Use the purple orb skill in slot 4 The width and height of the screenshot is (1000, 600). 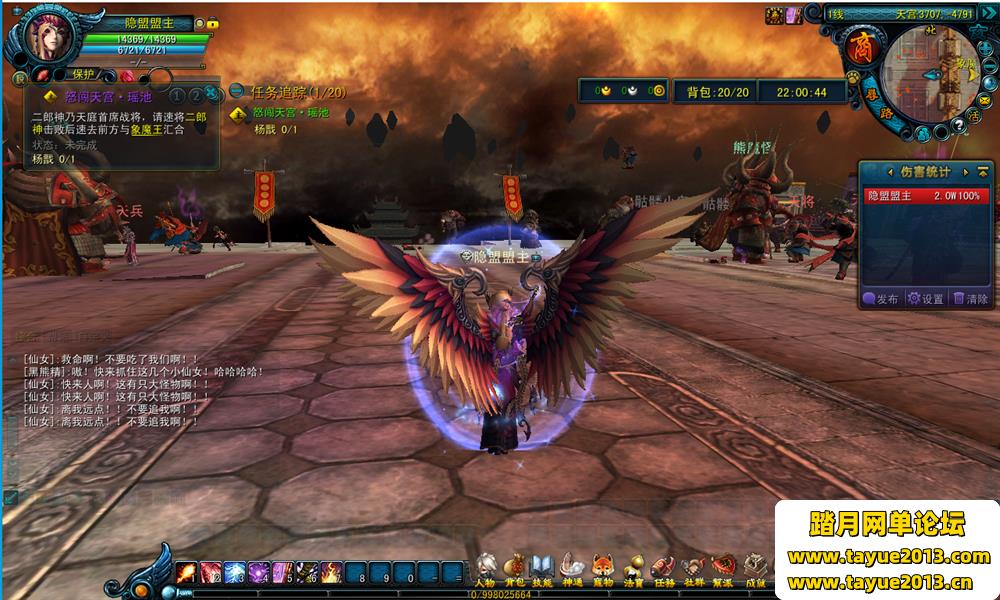[x=259, y=573]
